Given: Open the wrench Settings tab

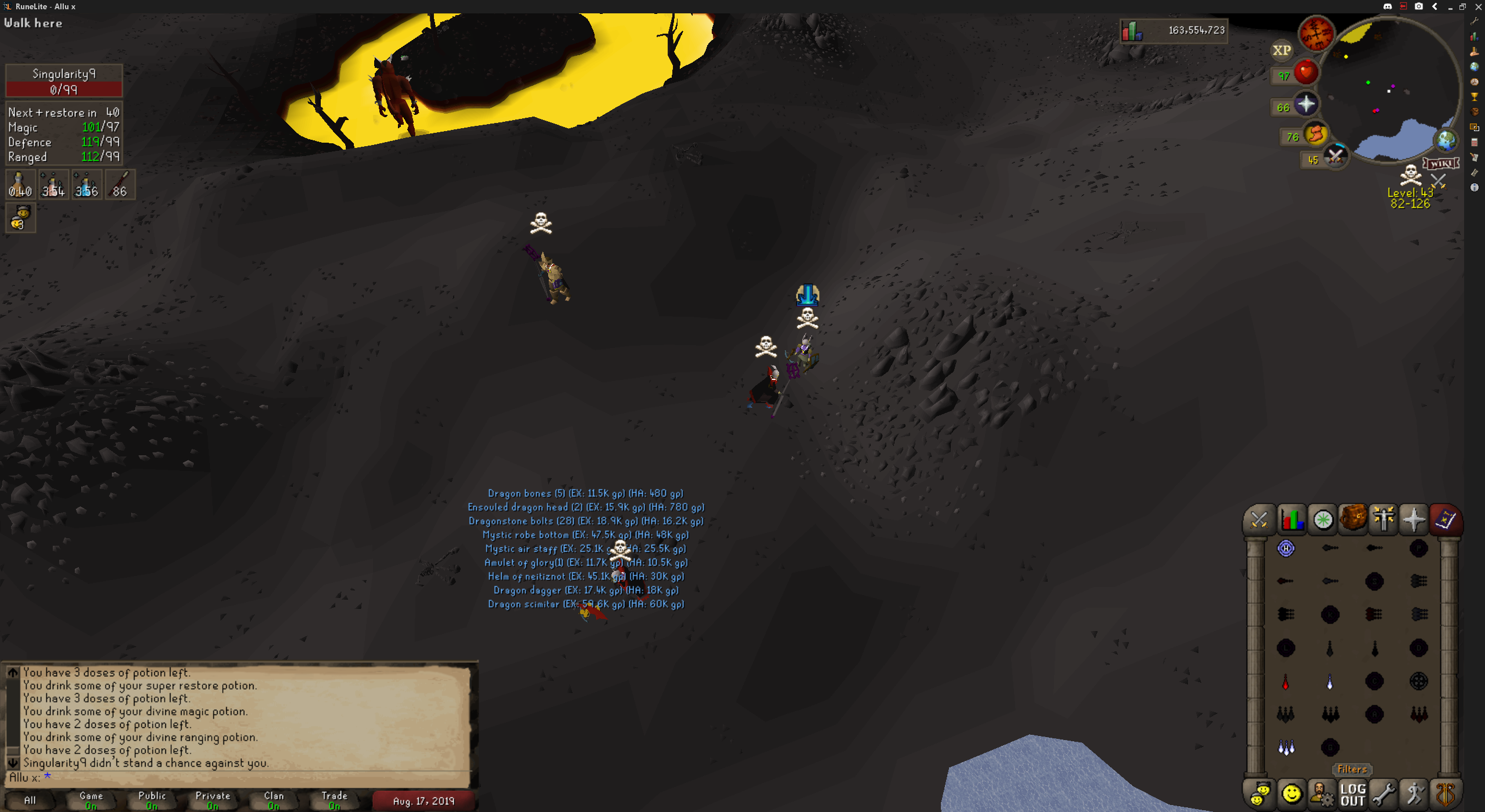Looking at the screenshot, I should (1383, 794).
